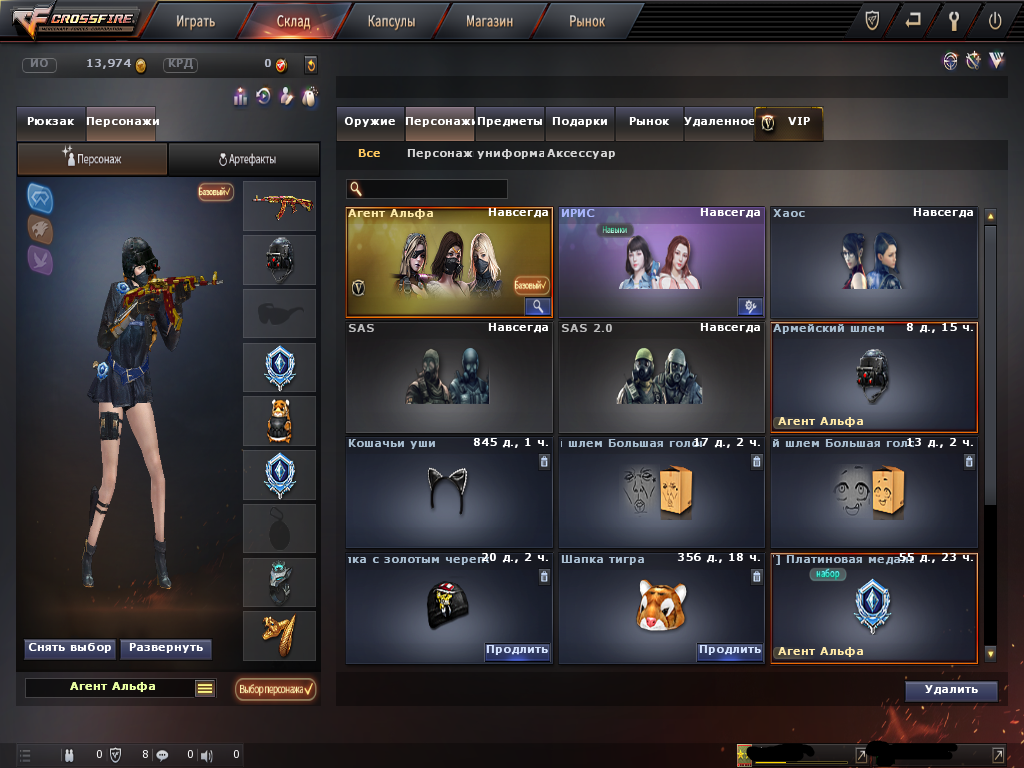Click the Снять выбор button

pos(69,648)
